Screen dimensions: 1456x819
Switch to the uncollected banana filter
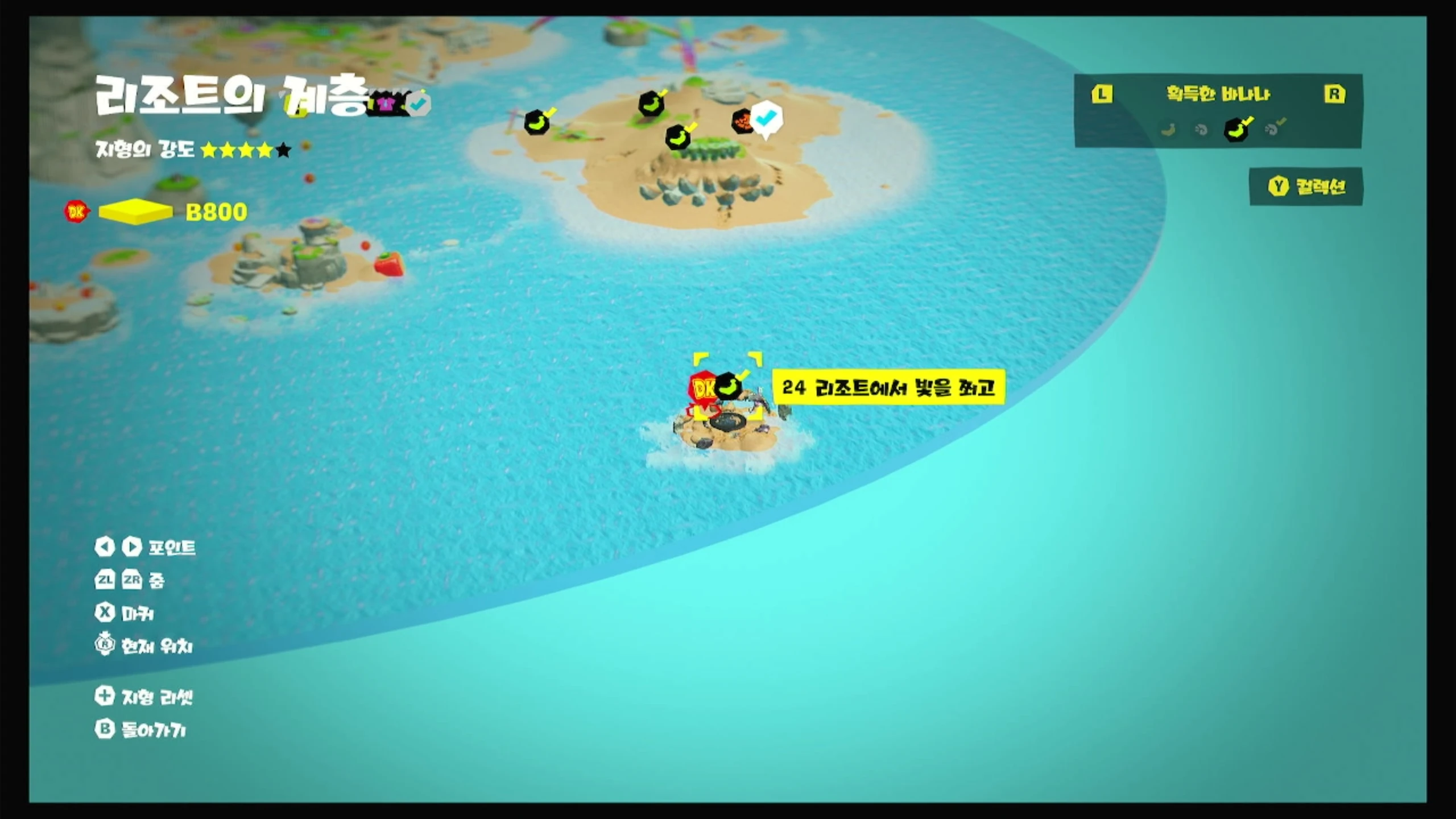(1168, 130)
